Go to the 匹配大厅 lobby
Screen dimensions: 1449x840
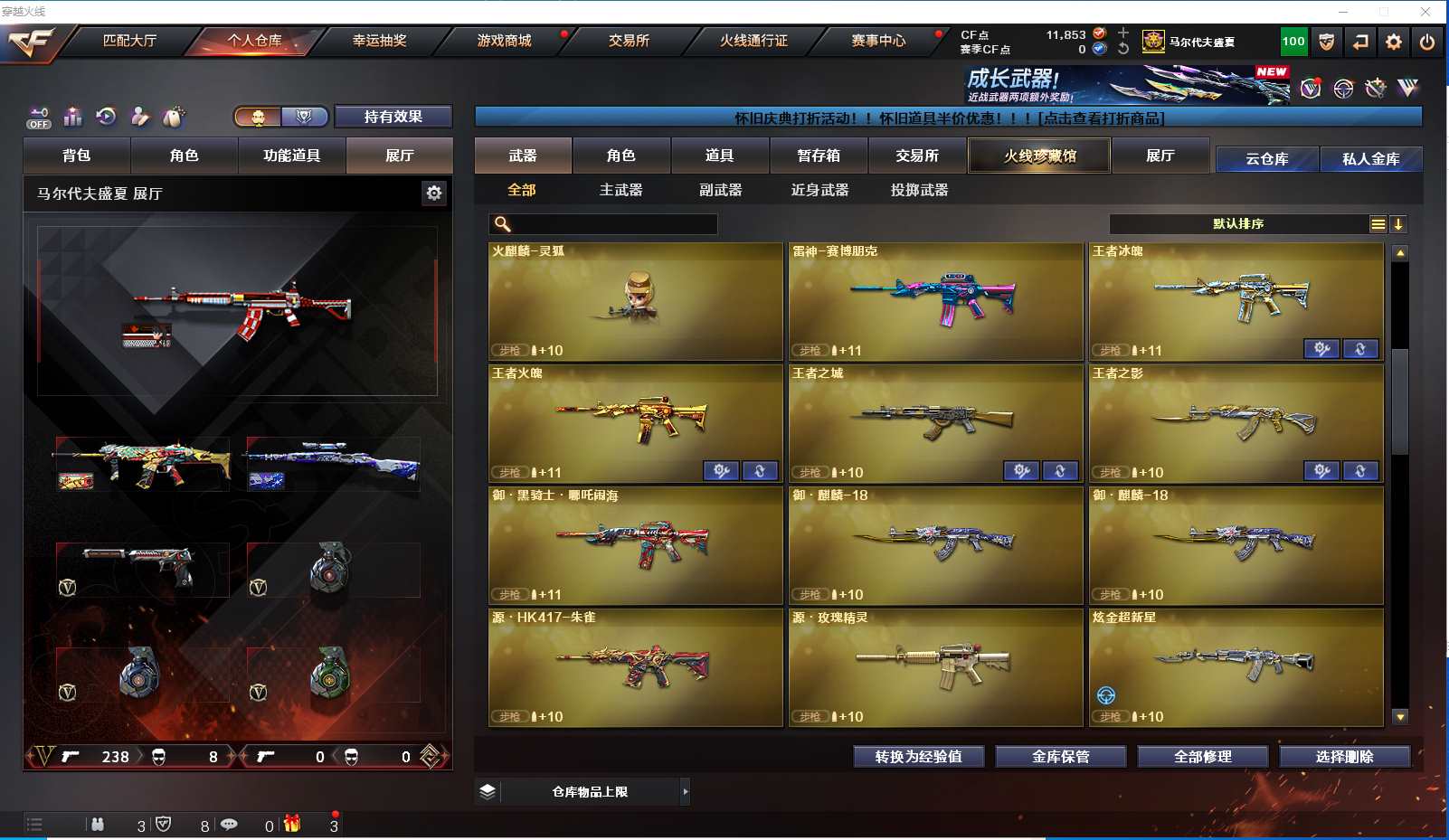pos(129,41)
